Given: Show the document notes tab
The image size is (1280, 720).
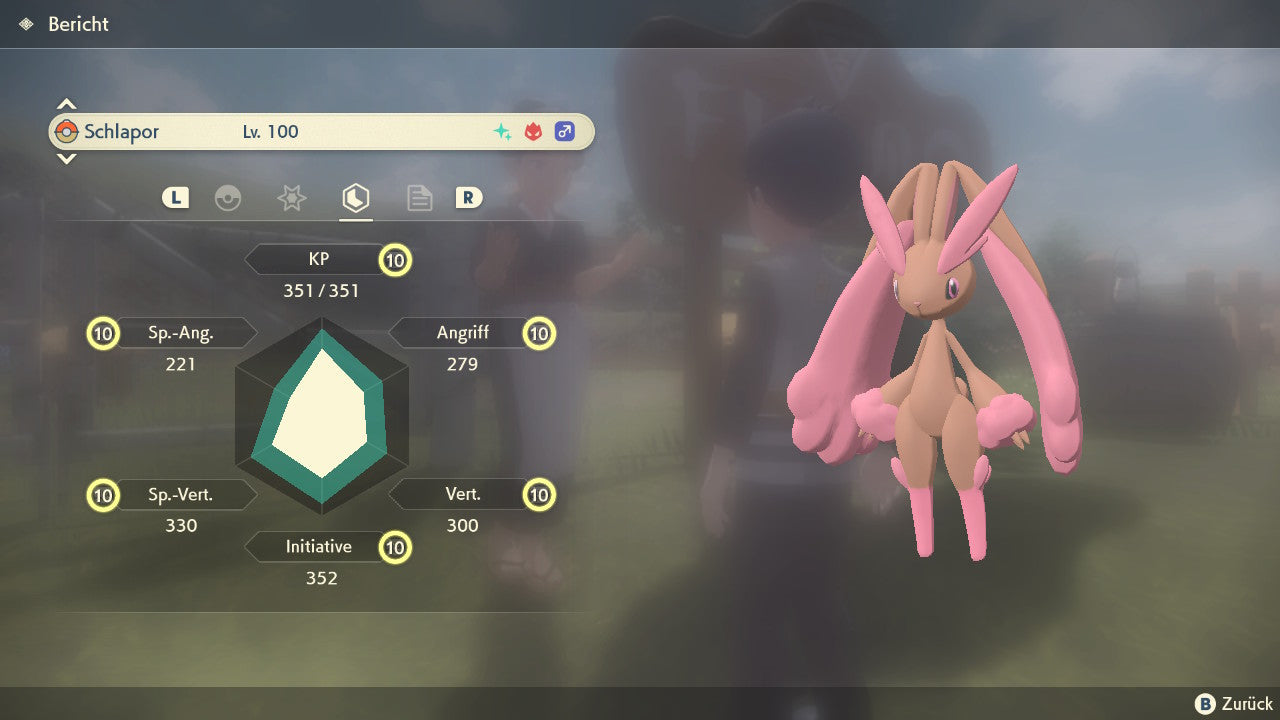Looking at the screenshot, I should click(419, 198).
